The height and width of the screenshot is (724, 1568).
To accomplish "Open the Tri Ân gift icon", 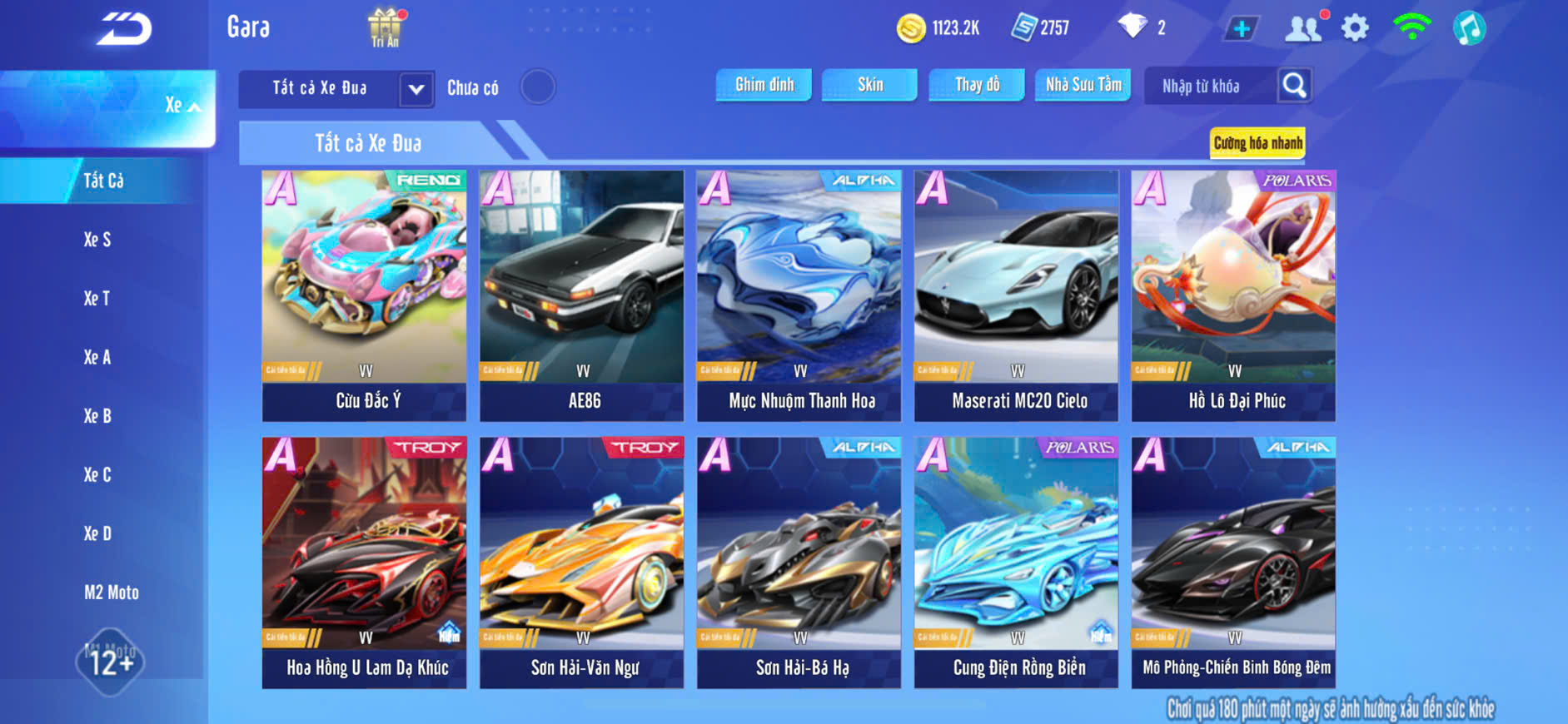I will tap(385, 27).
